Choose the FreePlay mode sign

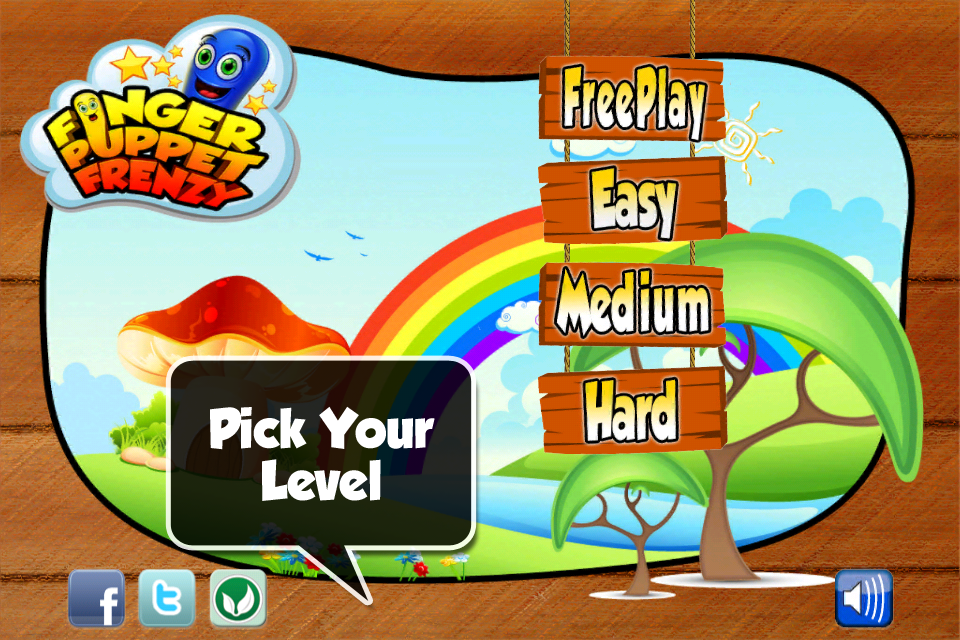632,99
